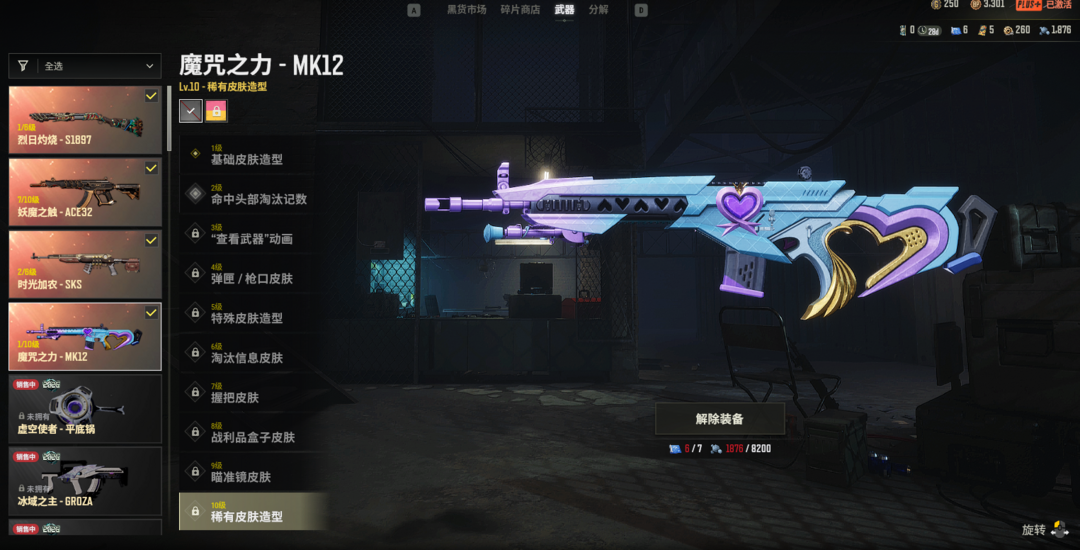Select the 烈日灼烧 - S1897 skin card
Screen dimensions: 1080x550
tap(85, 119)
